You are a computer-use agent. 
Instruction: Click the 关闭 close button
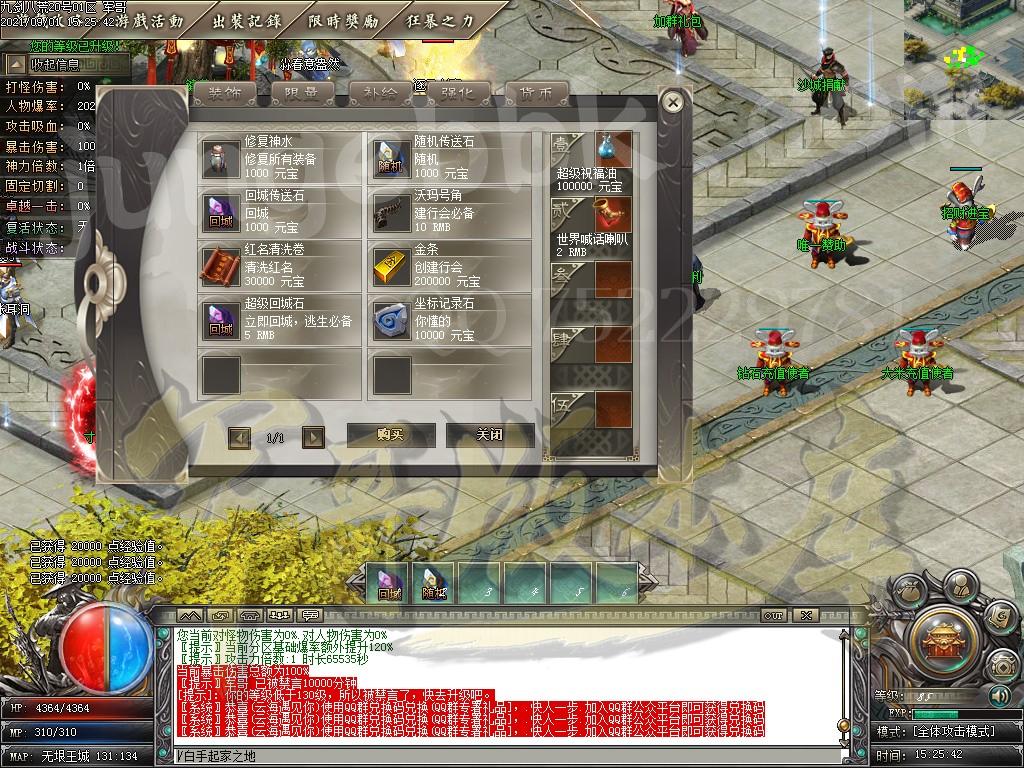(x=489, y=435)
